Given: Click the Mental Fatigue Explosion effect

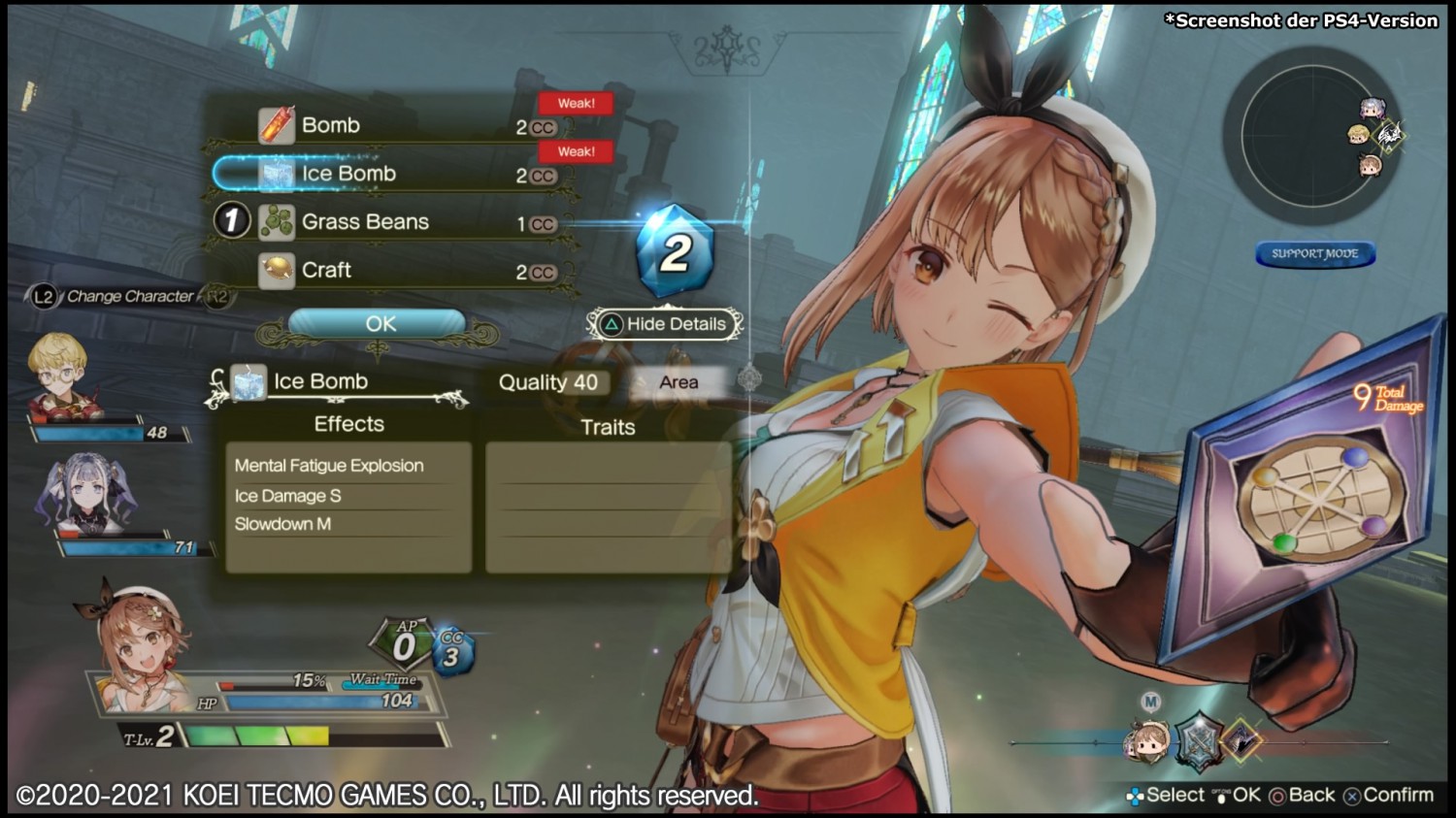Looking at the screenshot, I should click(329, 466).
